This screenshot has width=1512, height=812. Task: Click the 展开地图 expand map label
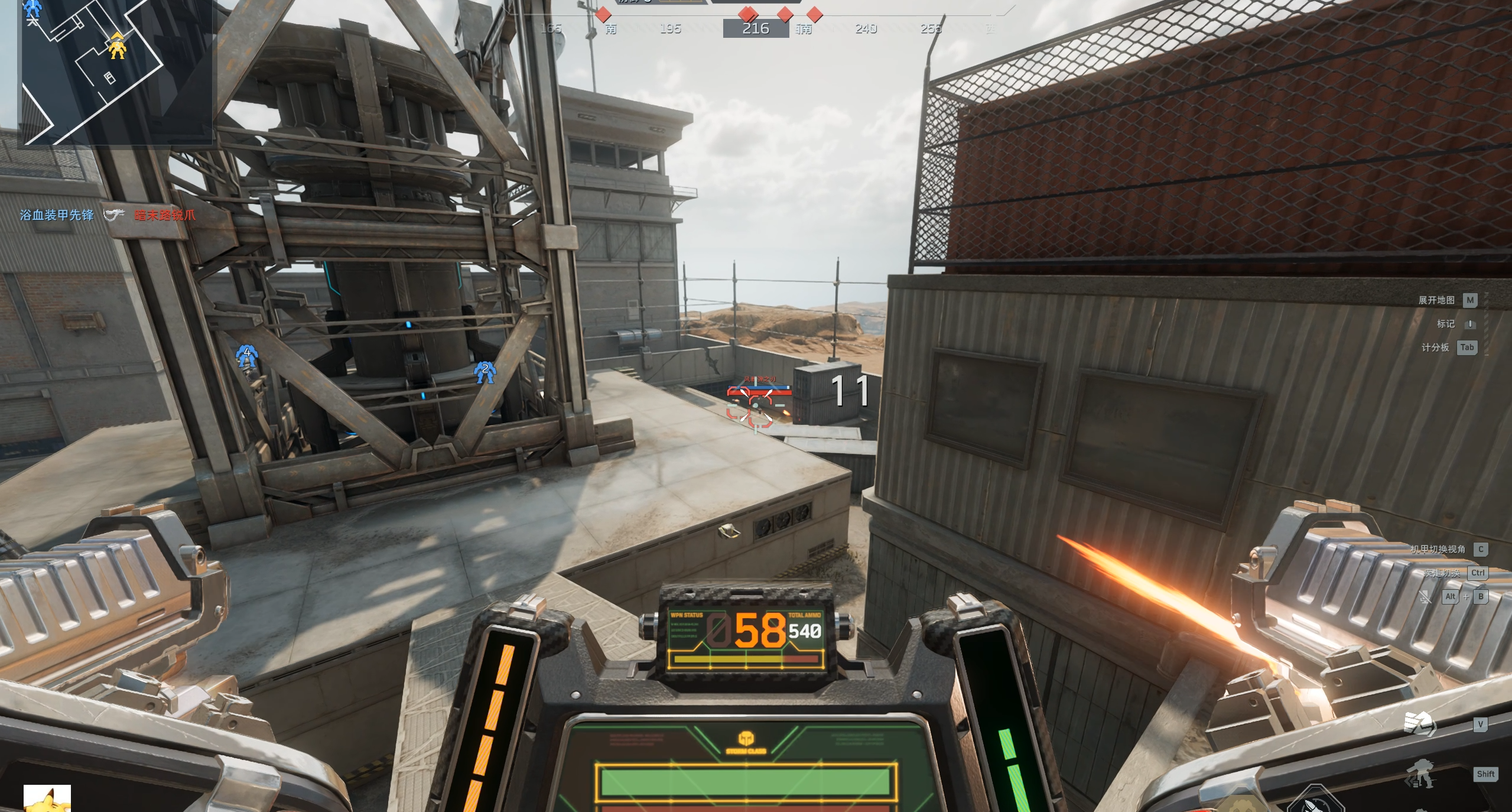pos(1436,300)
